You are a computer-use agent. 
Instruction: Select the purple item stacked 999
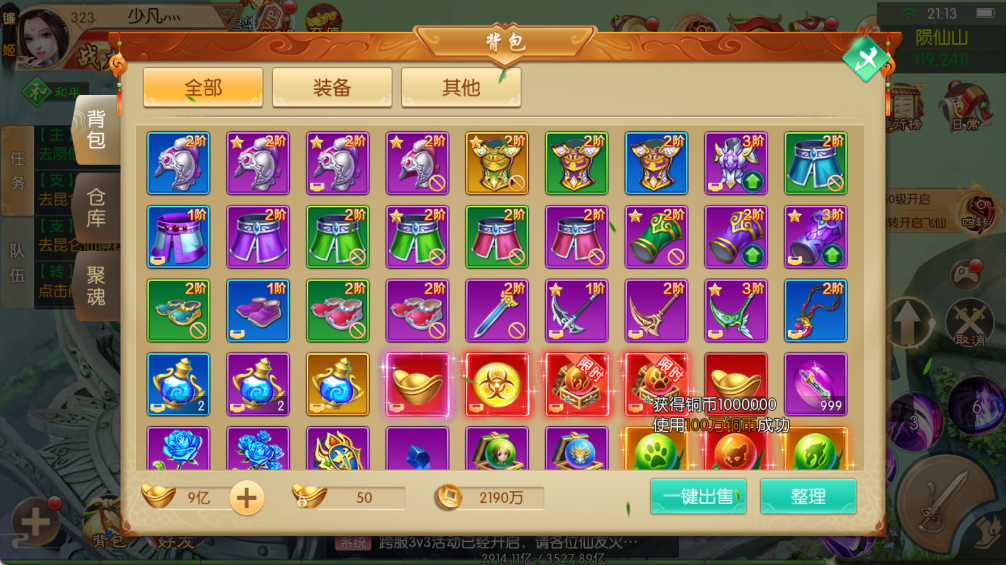click(815, 384)
